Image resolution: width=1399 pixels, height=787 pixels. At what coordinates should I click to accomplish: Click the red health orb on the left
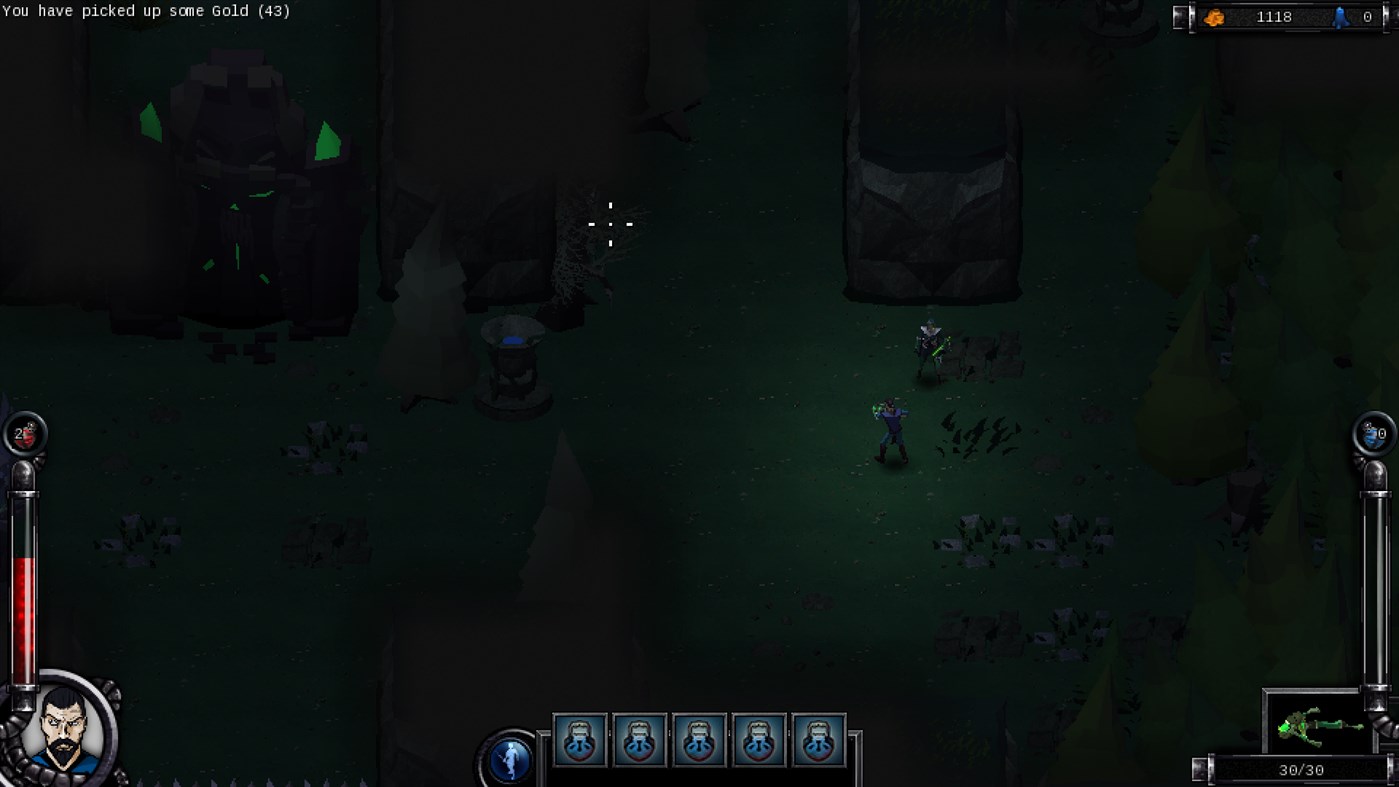[x=25, y=434]
